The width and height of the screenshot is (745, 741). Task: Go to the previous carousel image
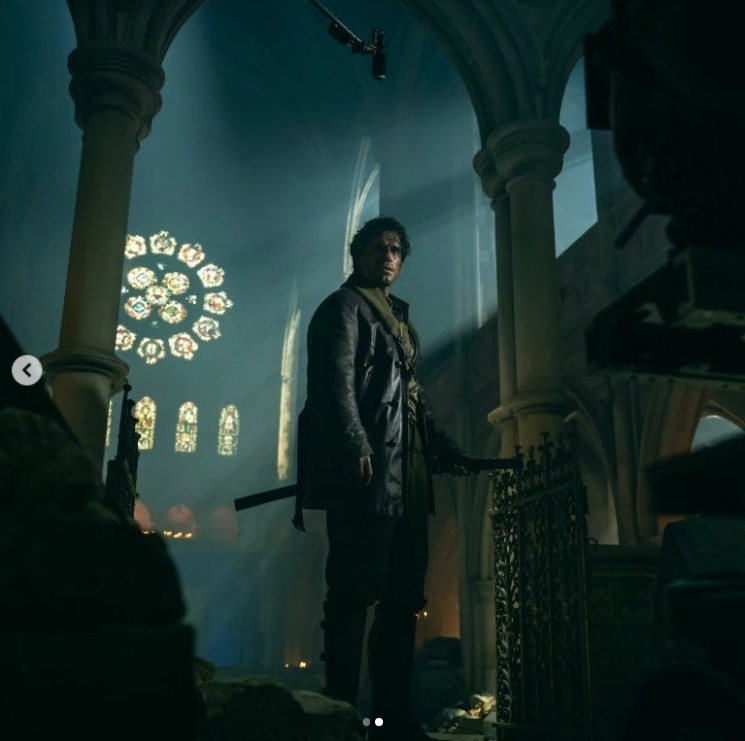coord(27,370)
